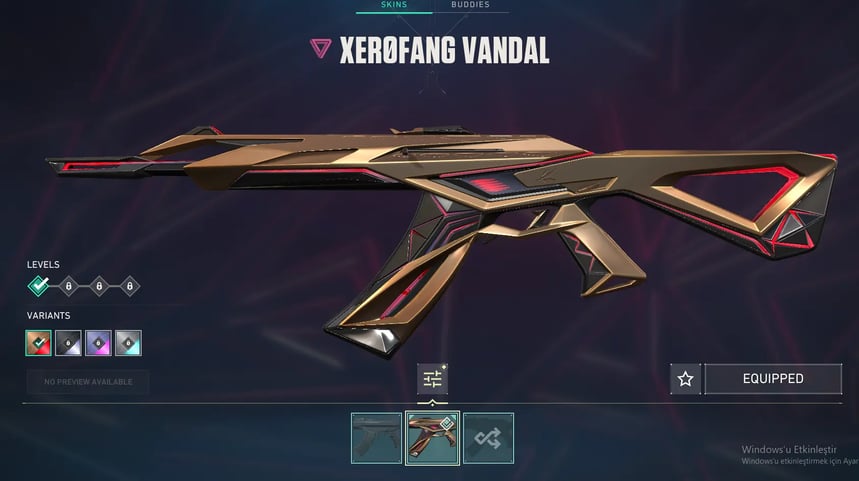Click the Equipped button
The image size is (859, 481).
pos(772,379)
